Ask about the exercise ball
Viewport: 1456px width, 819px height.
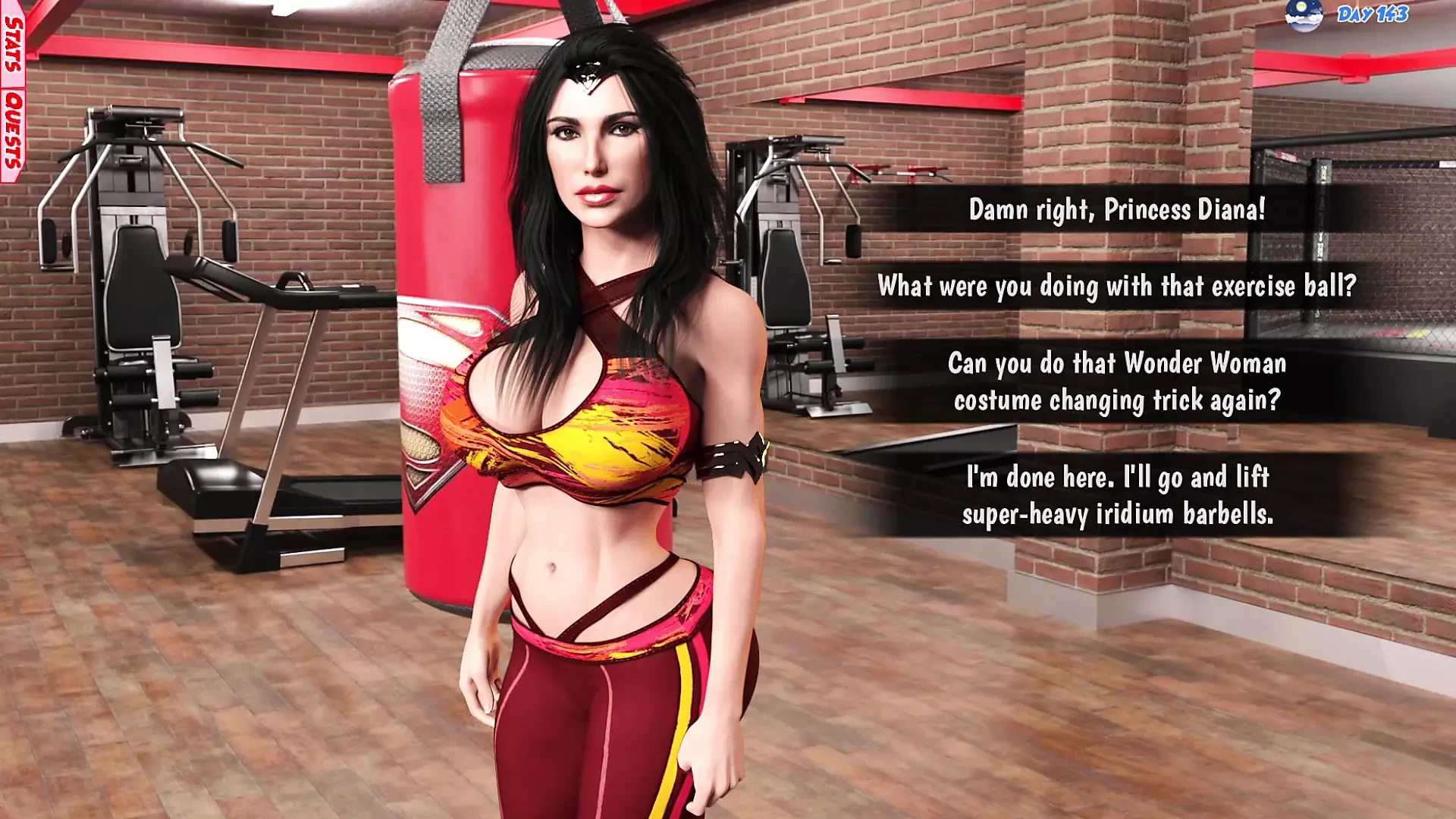[1117, 286]
